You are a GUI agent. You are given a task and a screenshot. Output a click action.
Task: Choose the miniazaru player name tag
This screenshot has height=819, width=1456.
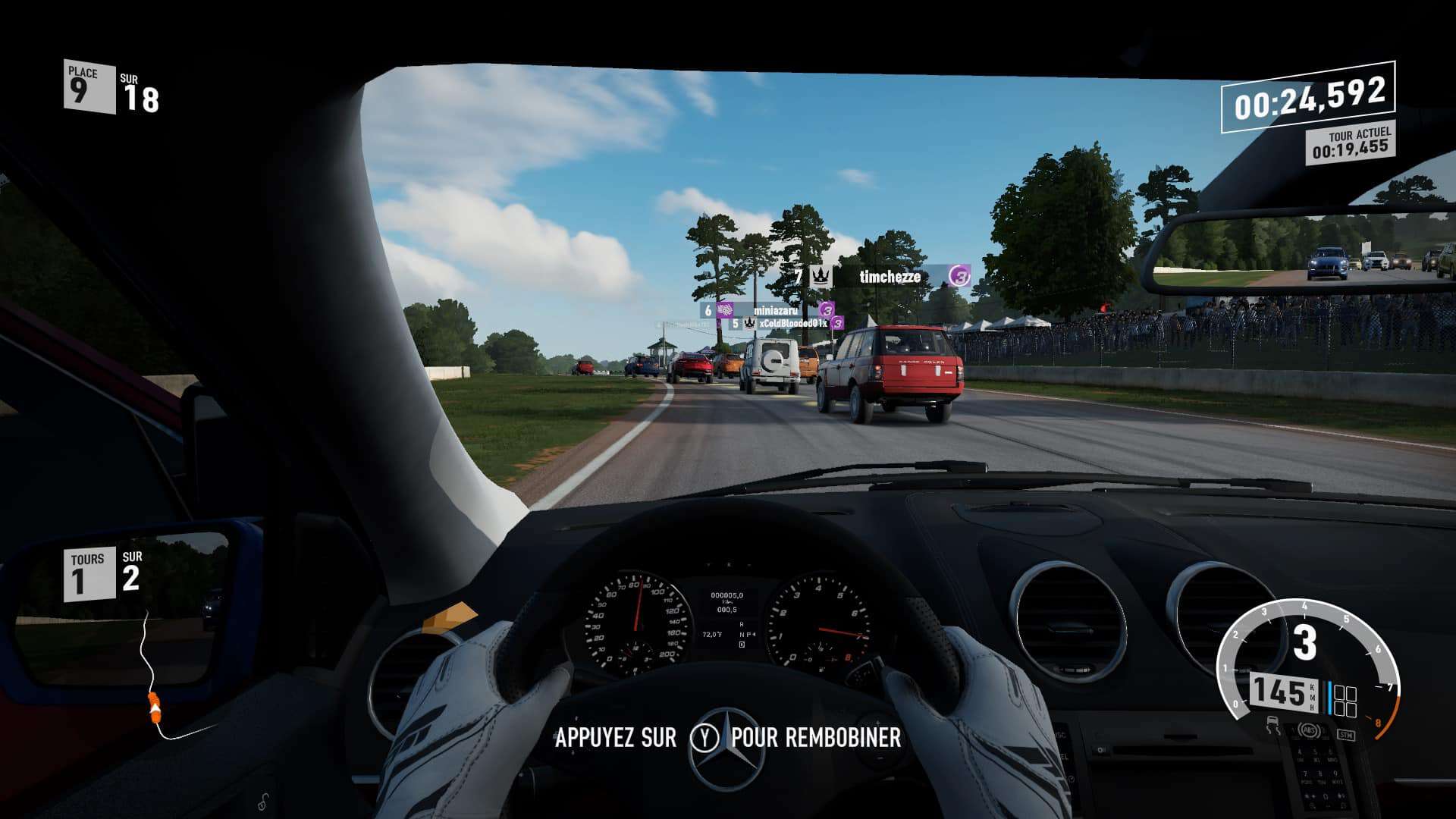pos(774,310)
